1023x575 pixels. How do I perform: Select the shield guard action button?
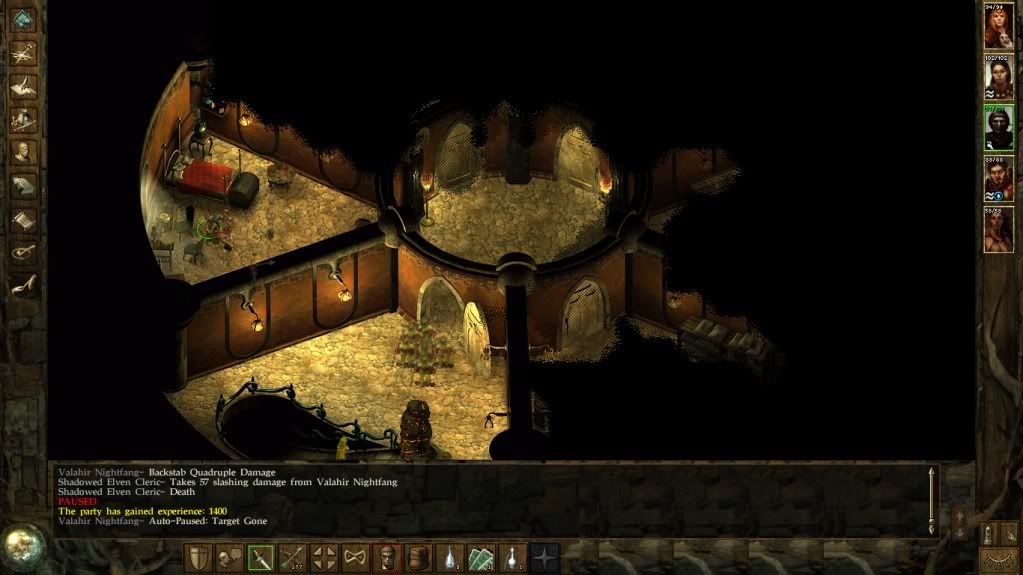coord(199,558)
